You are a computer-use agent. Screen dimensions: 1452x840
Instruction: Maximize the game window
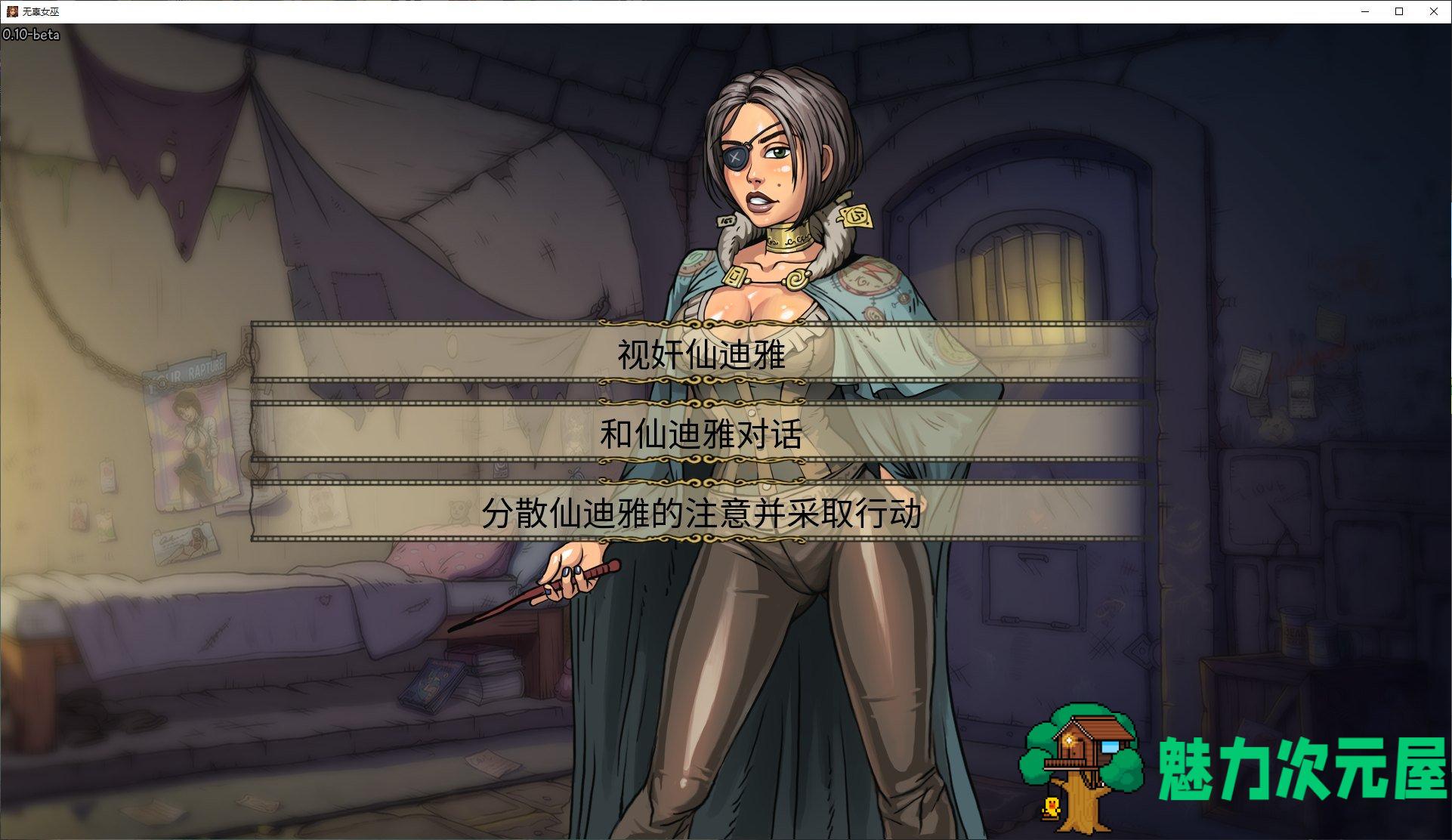pos(1399,11)
